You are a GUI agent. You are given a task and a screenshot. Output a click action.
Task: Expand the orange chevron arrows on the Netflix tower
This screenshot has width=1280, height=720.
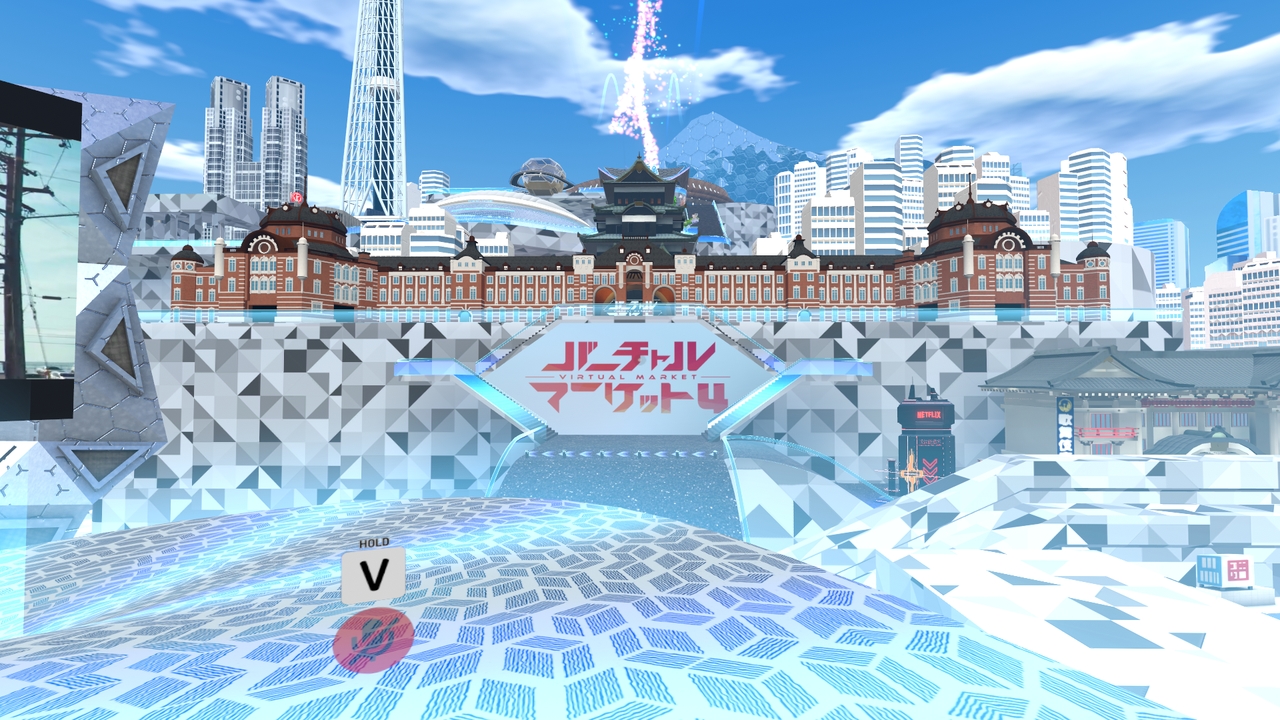point(929,470)
